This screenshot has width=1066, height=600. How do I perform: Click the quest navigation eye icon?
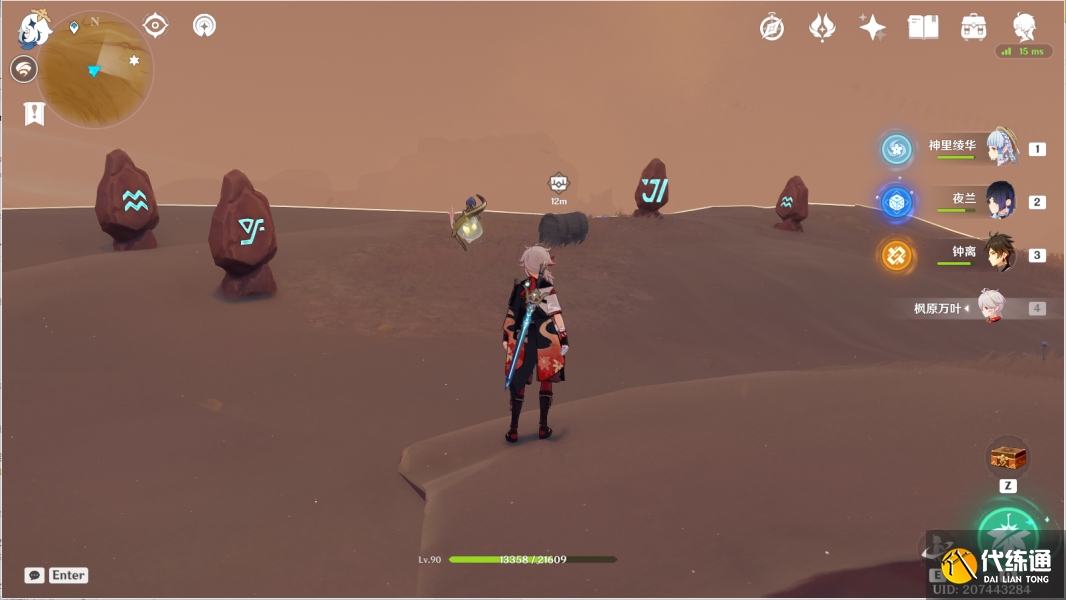pyautogui.click(x=155, y=25)
